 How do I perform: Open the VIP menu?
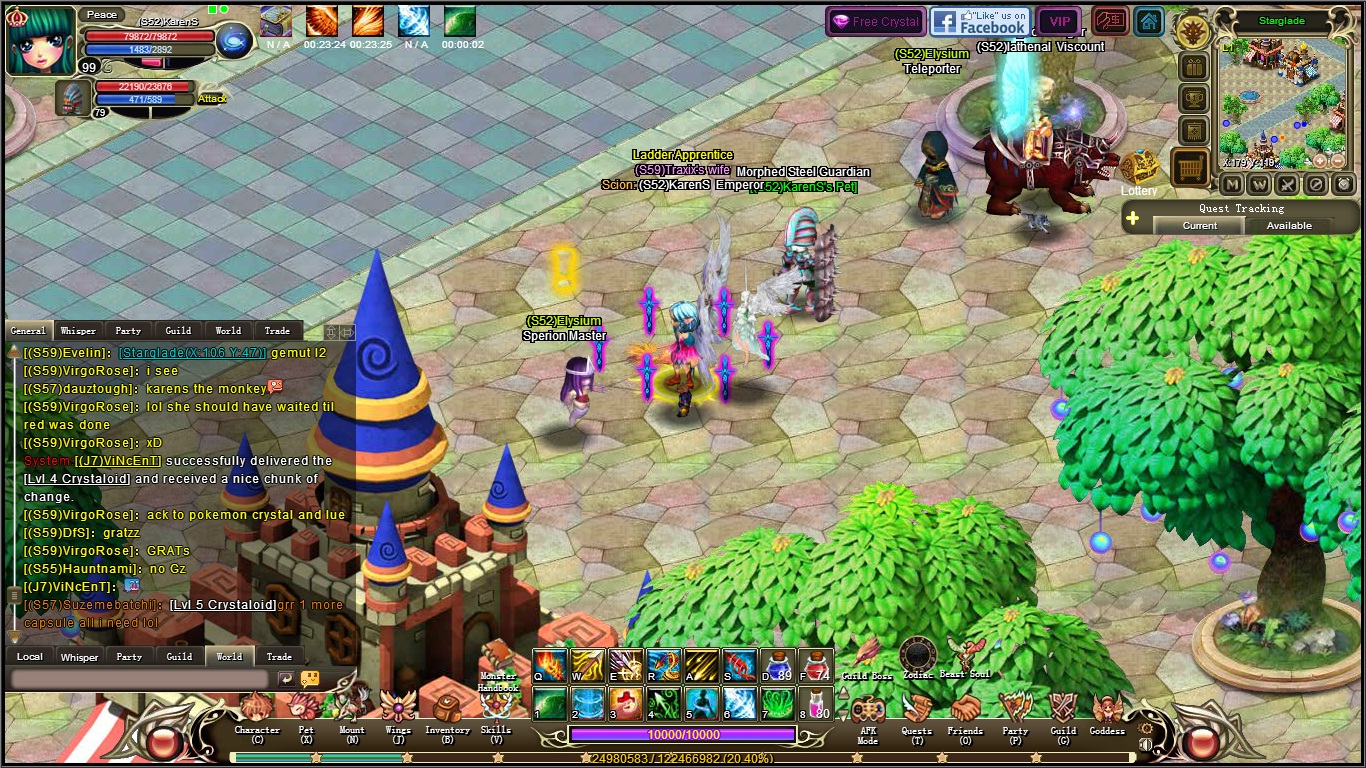(1059, 21)
